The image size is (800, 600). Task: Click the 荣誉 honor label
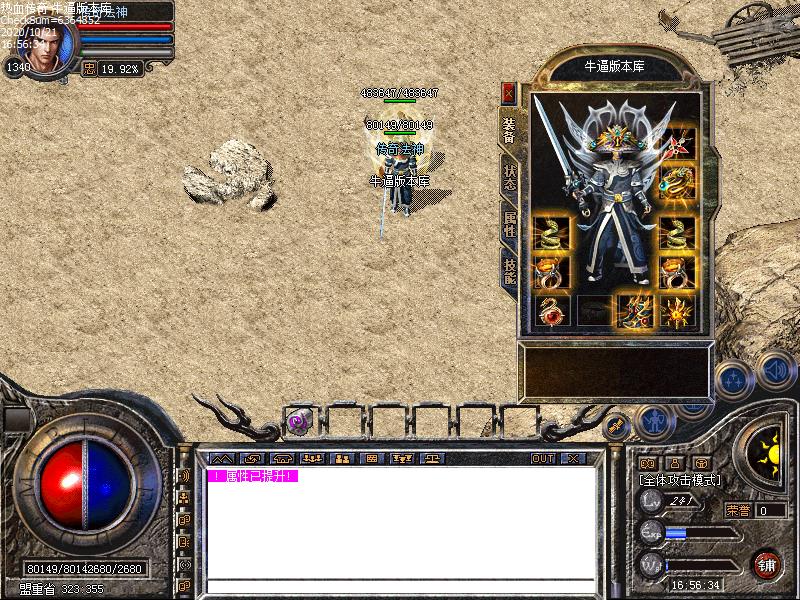pos(738,510)
